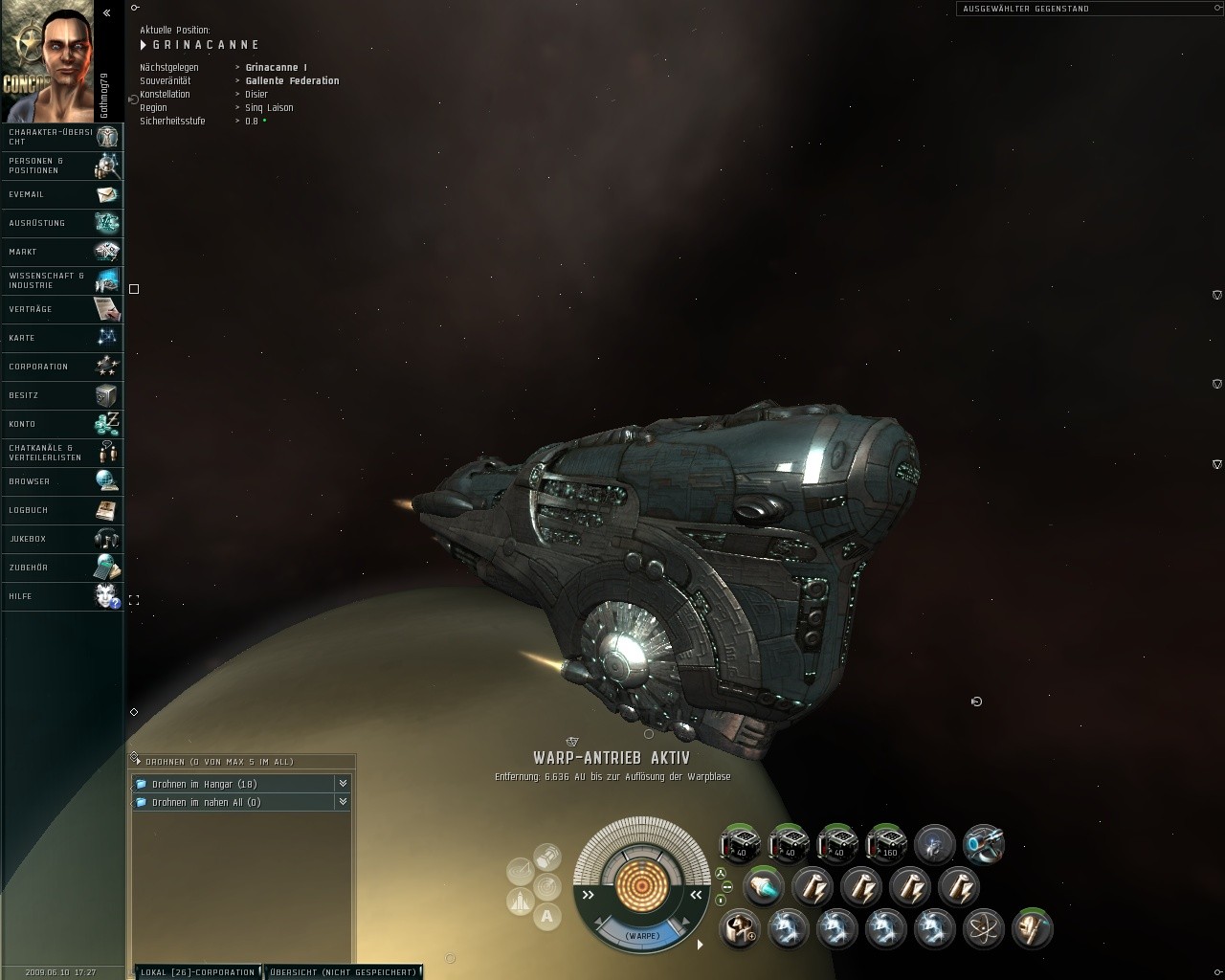
Task: Expand the Drohnen im Hangar group
Action: 343,784
